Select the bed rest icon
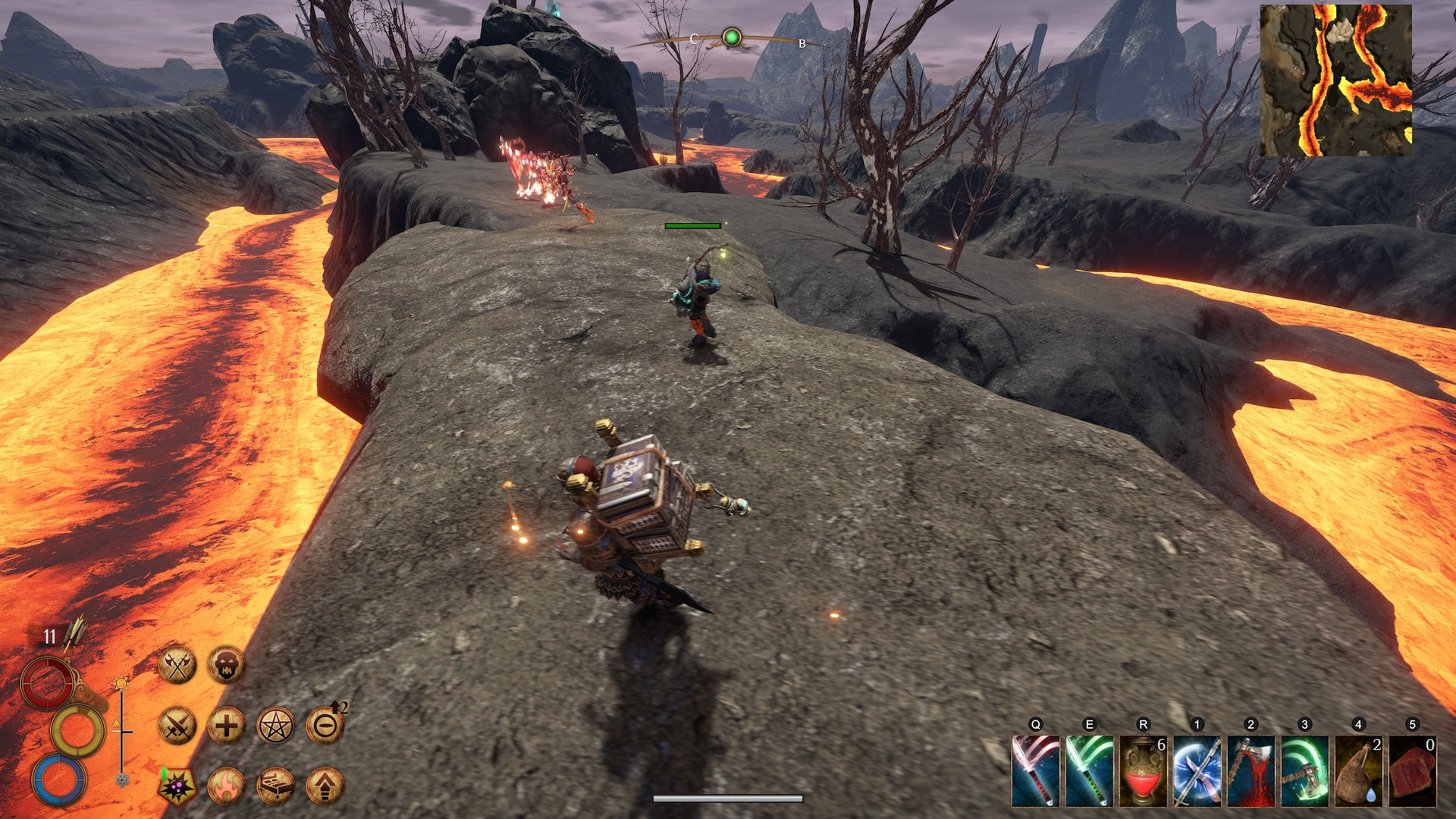Screen dimensions: 1456x819 point(275,786)
